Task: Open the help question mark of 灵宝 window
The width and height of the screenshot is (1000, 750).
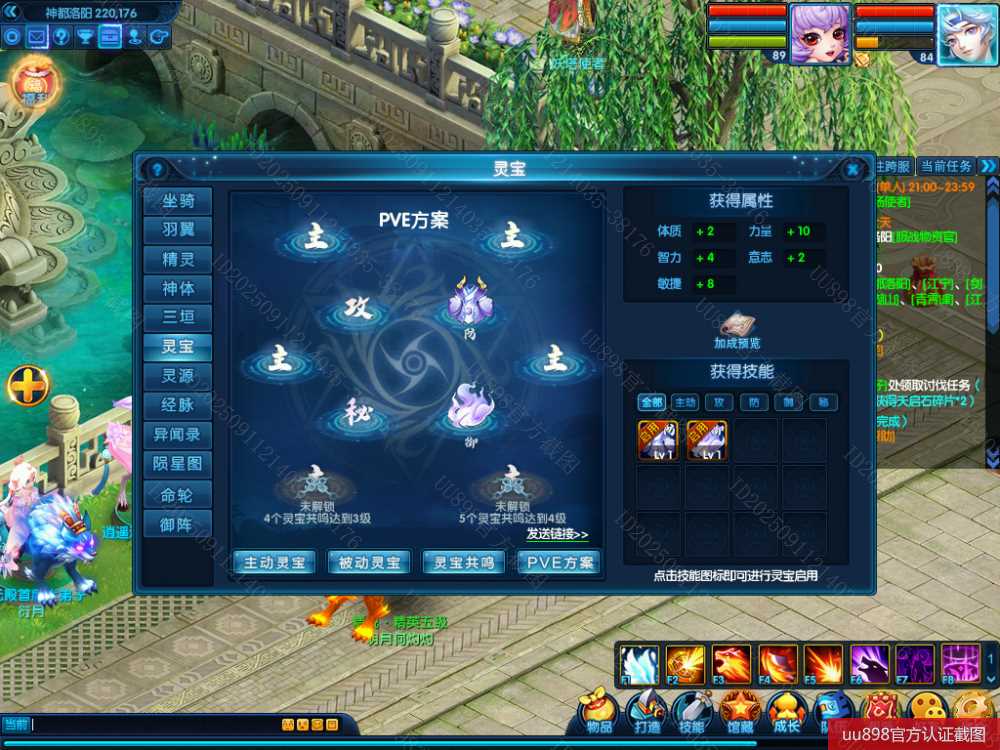Action: pos(155,169)
